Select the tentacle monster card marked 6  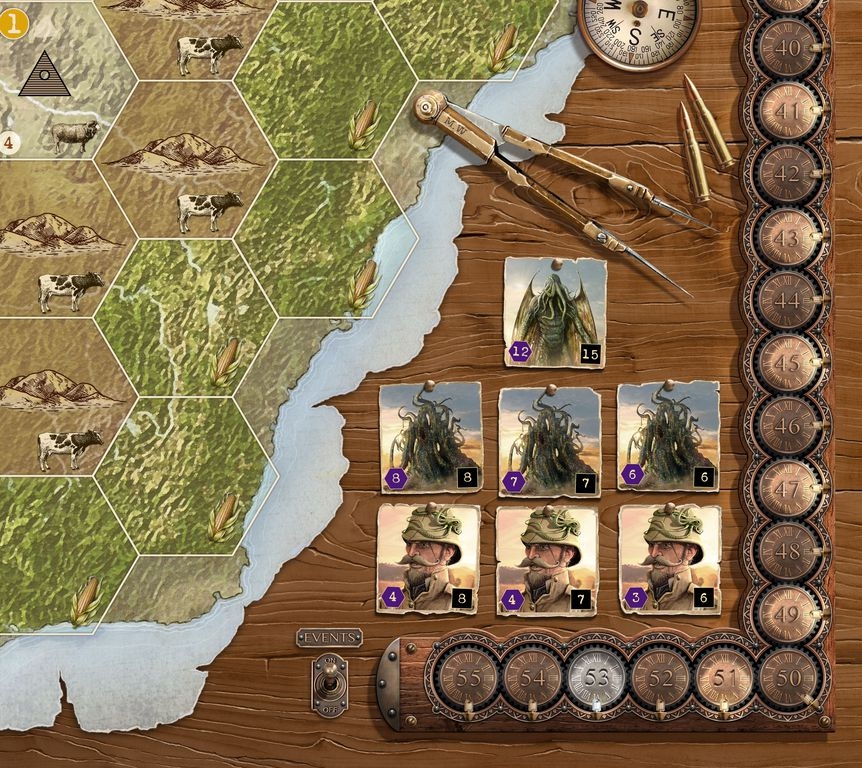(667, 437)
